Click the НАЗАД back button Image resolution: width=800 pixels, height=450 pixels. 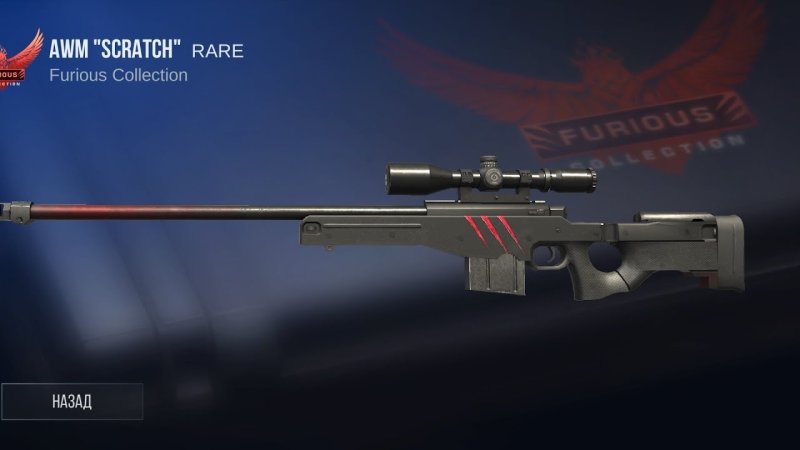(71, 401)
